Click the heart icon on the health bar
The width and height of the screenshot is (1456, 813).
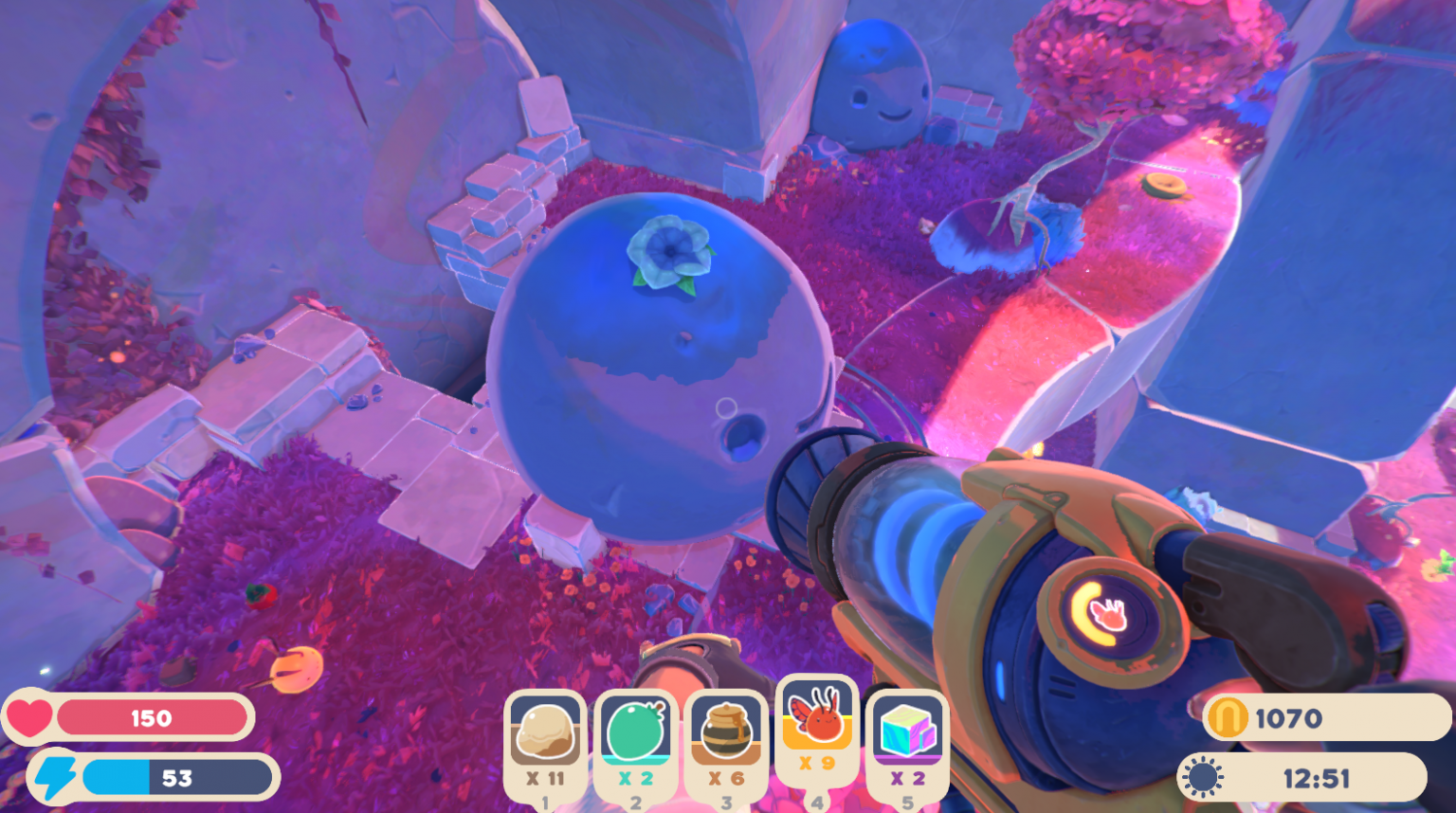tap(30, 717)
